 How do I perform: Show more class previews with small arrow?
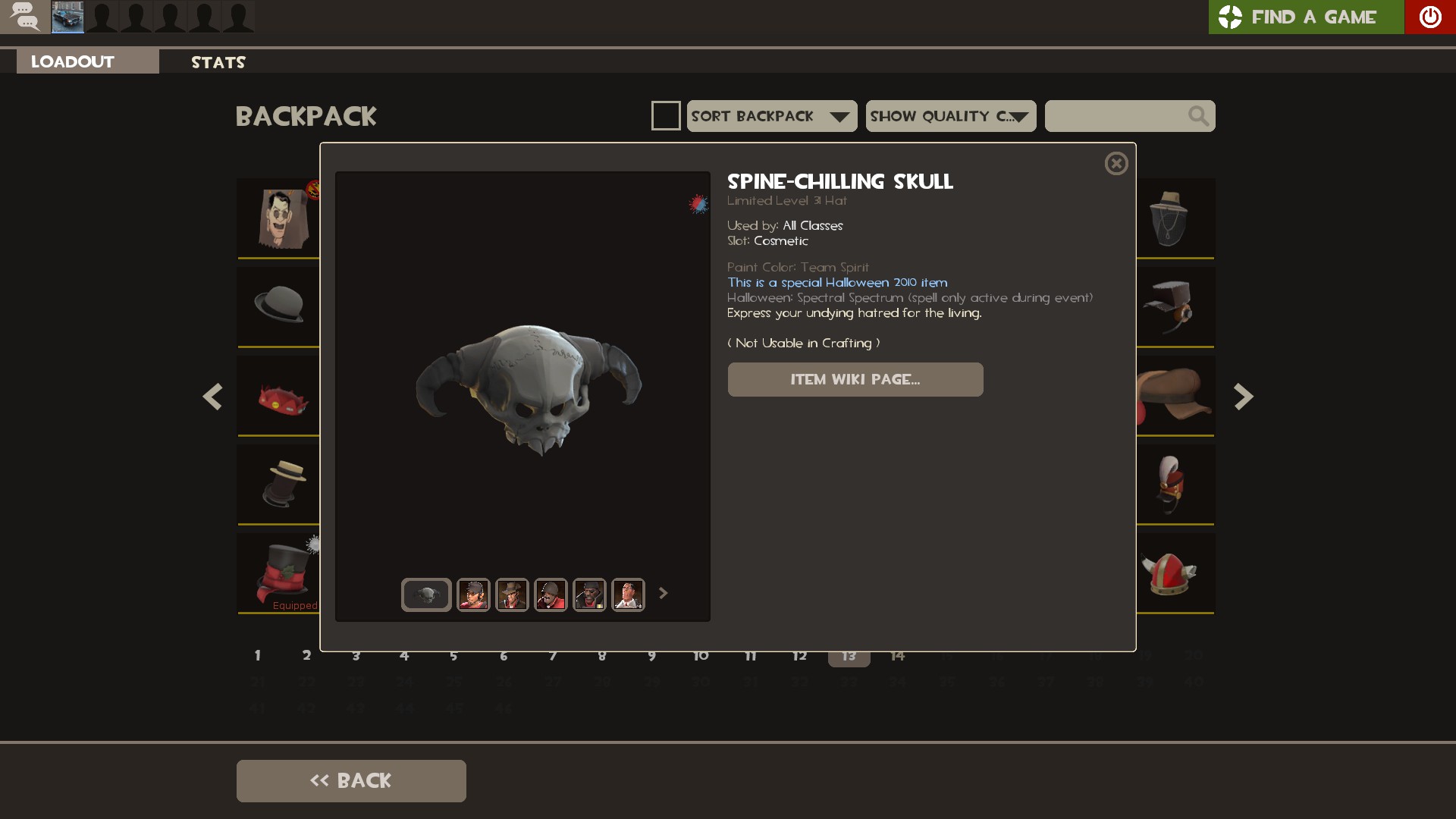(x=664, y=593)
